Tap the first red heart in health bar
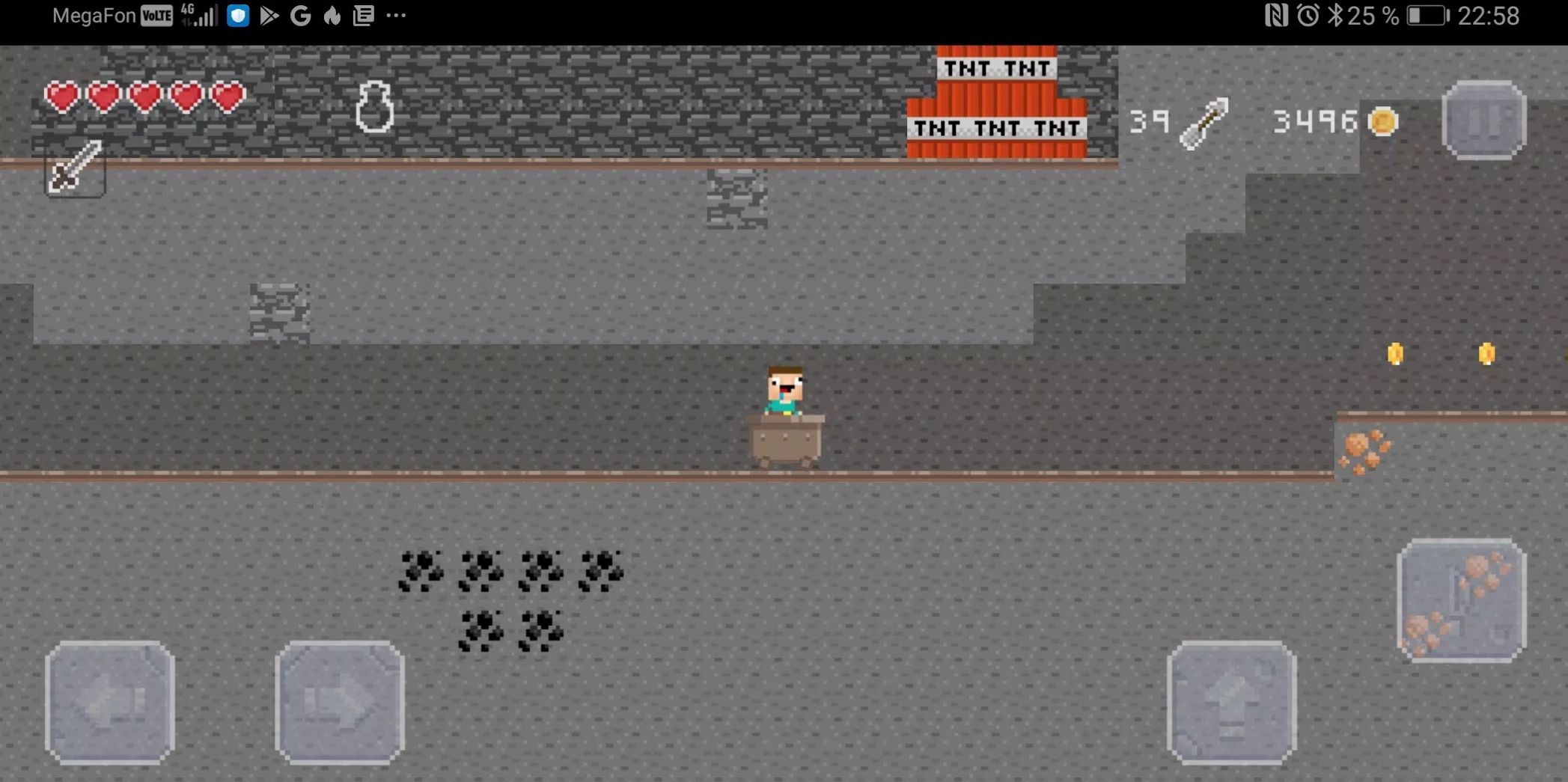 62,97
